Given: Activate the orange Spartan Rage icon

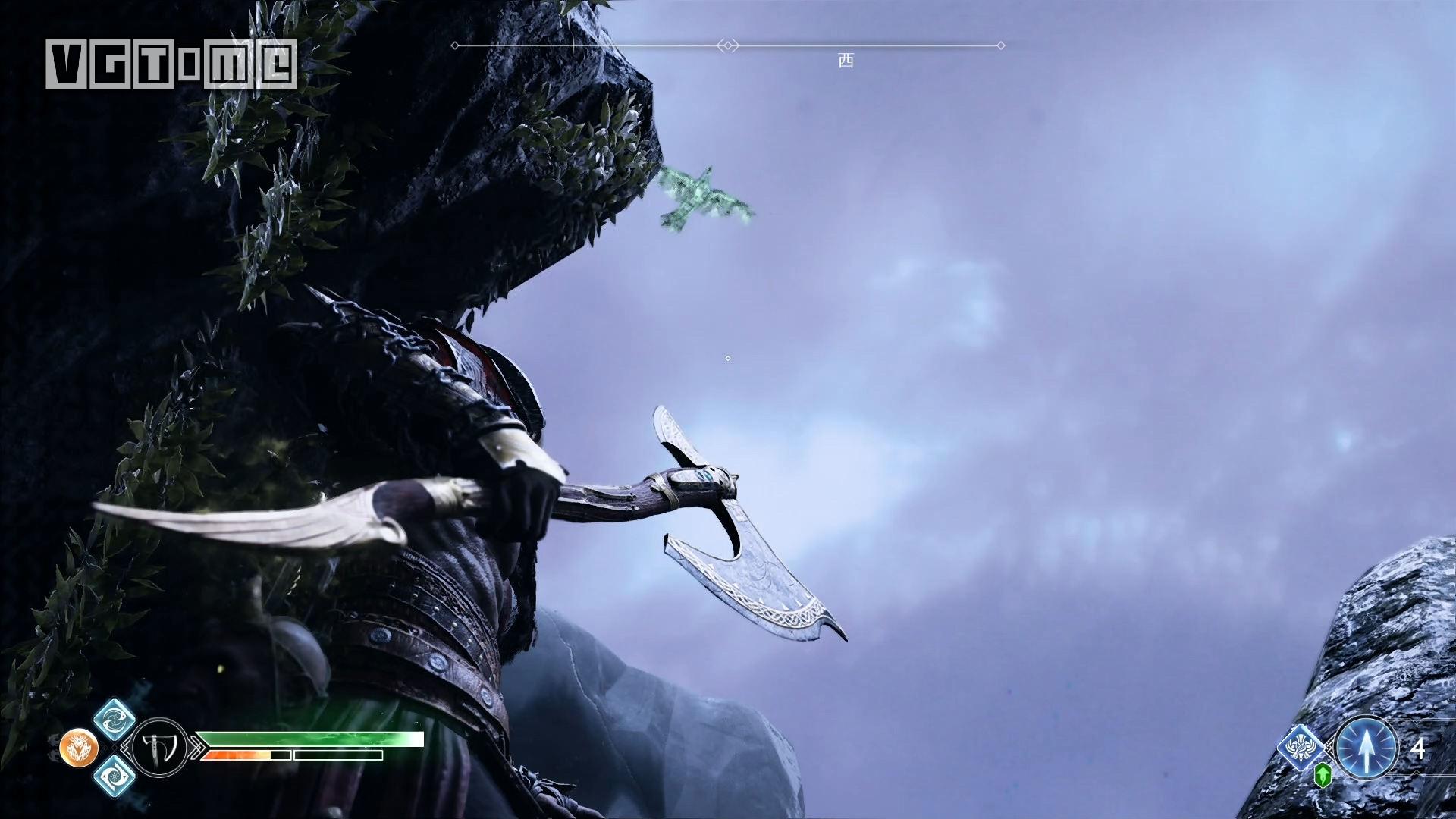Looking at the screenshot, I should (78, 748).
